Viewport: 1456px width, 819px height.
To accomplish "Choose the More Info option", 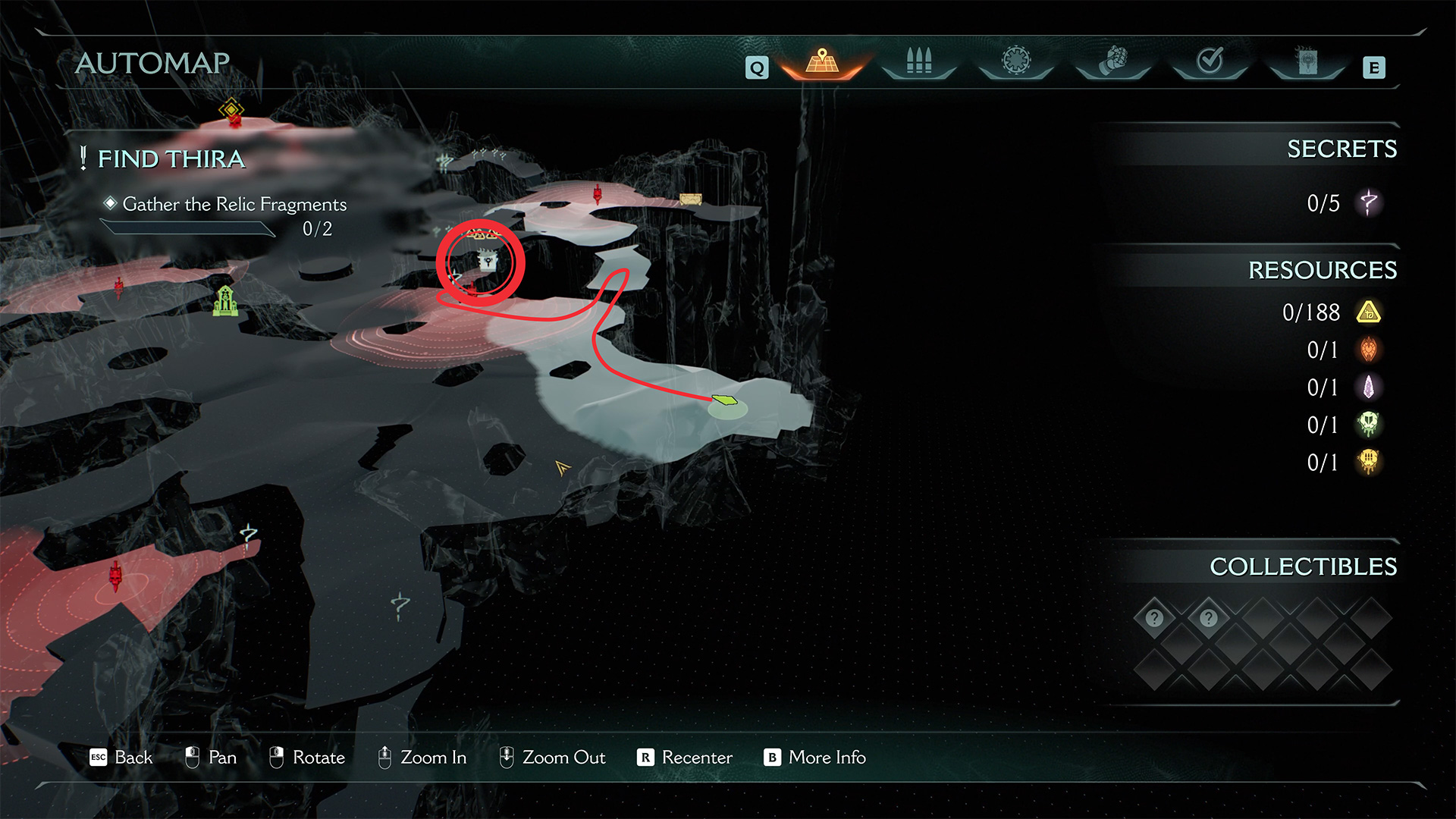I will tap(815, 757).
